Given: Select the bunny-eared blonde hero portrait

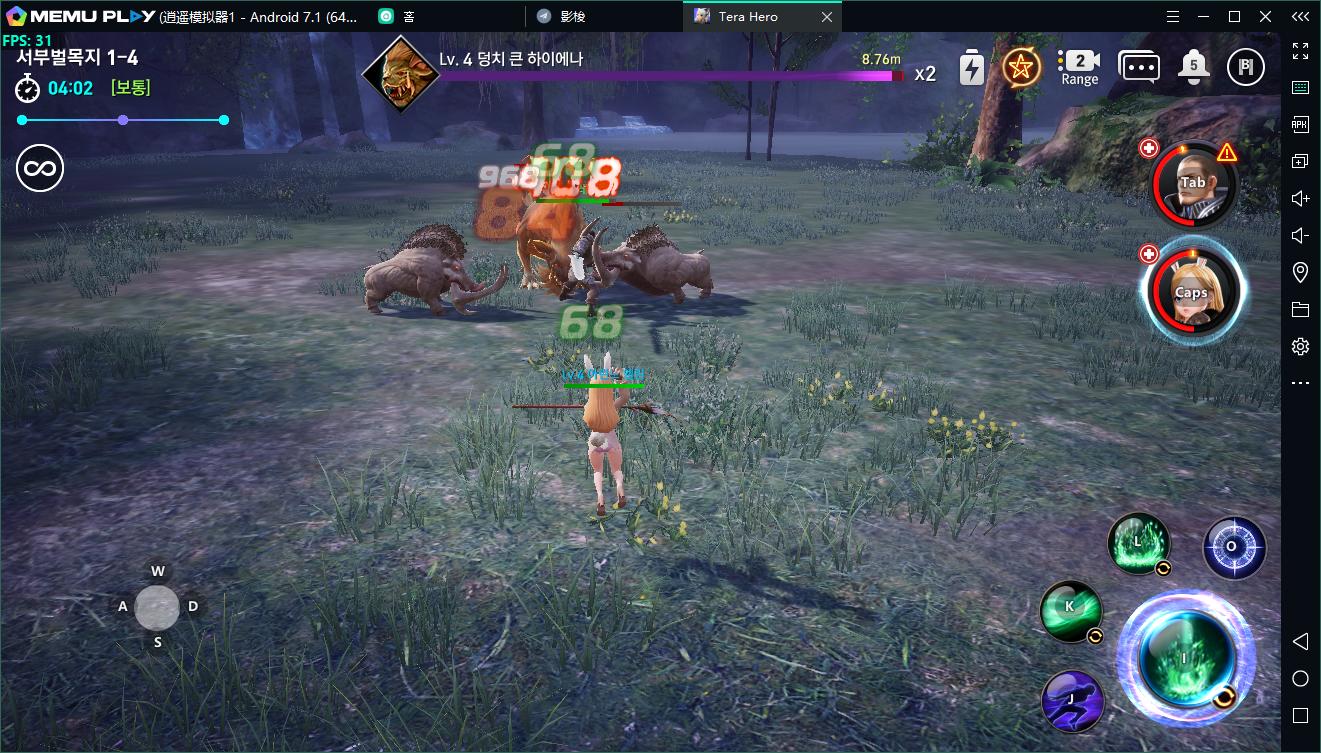Looking at the screenshot, I should coord(1191,290).
